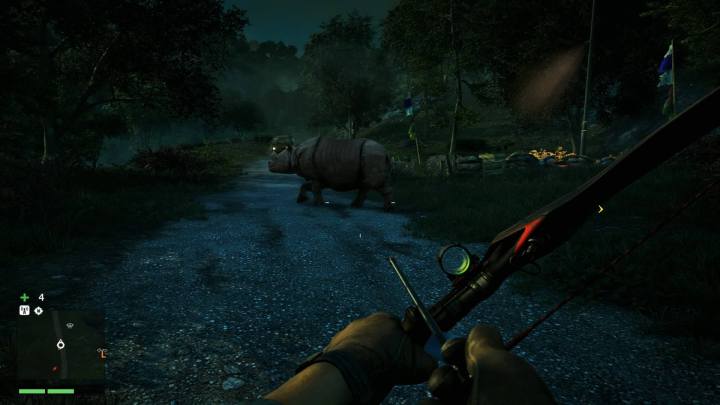Select the red enemy blip on the minimap
The image size is (720, 405).
(53, 368)
